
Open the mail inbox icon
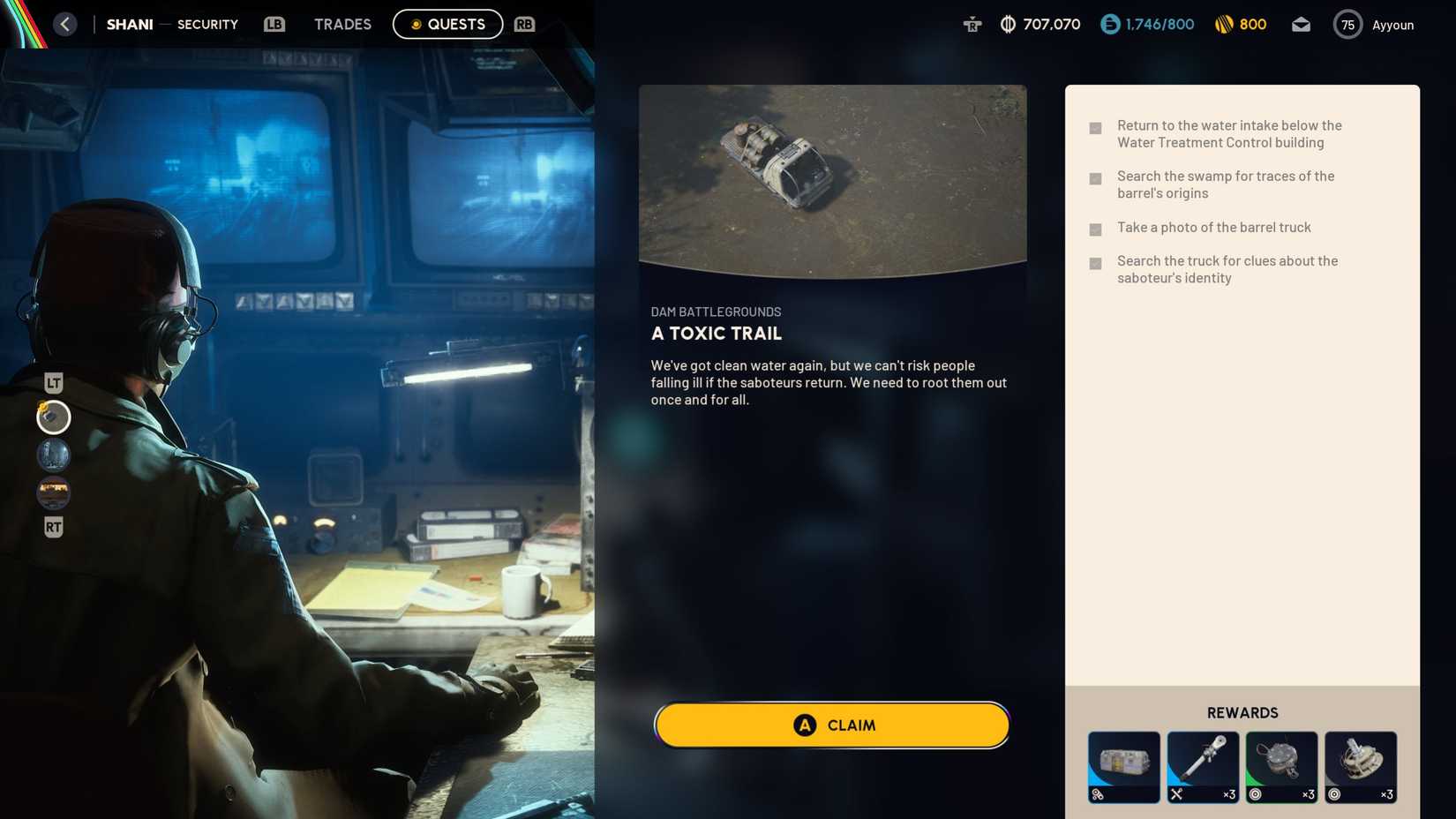pyautogui.click(x=1301, y=24)
